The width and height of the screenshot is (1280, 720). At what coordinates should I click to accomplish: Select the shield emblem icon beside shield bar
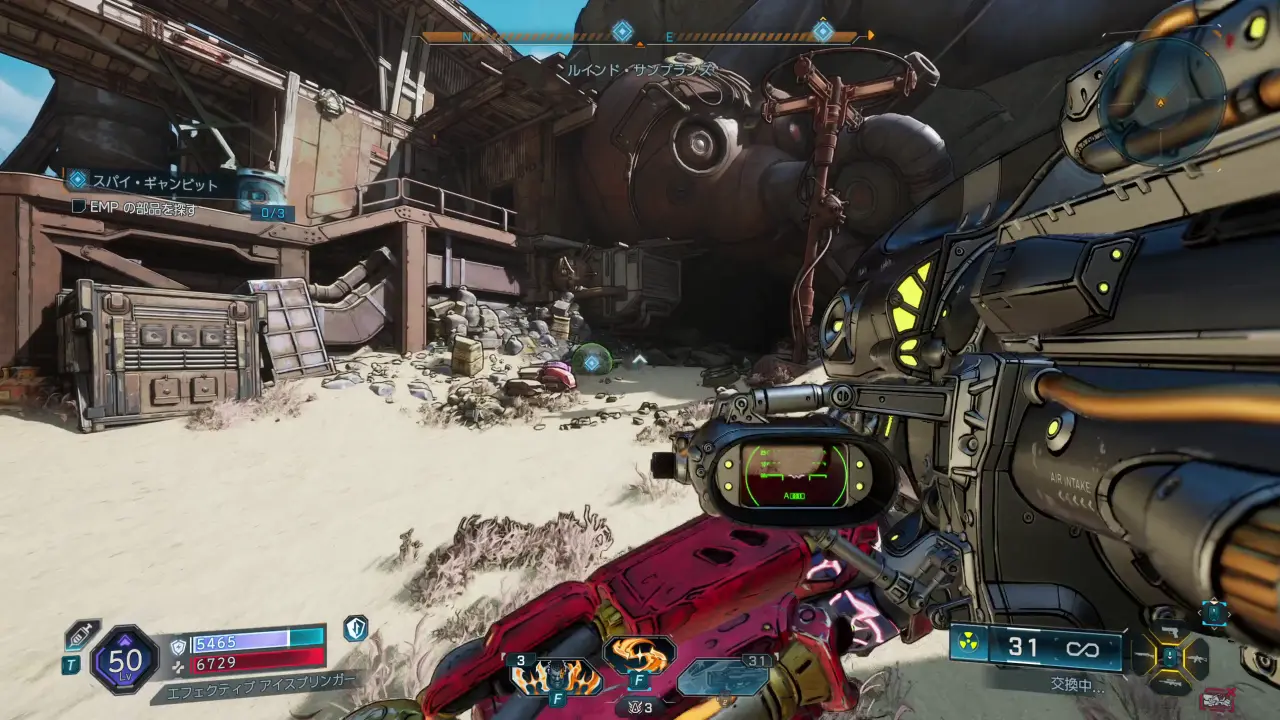click(355, 628)
